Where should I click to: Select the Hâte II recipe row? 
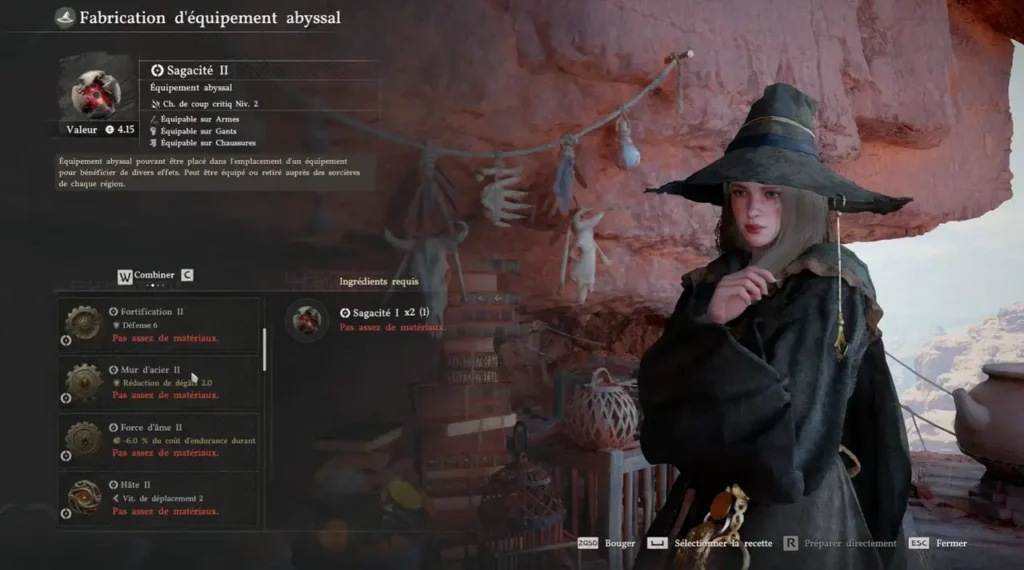pyautogui.click(x=160, y=498)
